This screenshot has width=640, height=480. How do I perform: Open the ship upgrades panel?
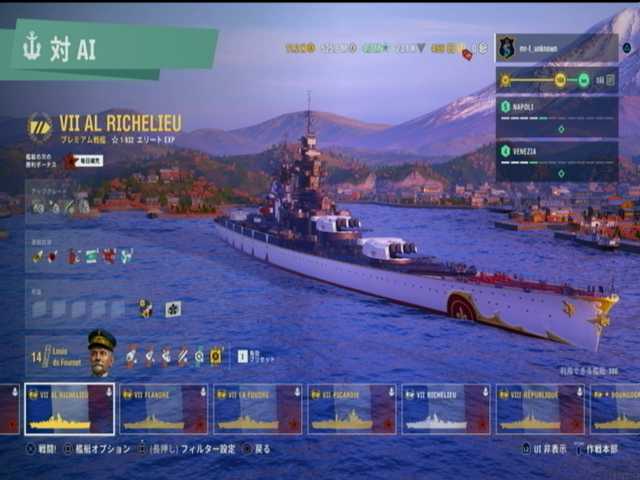click(60, 206)
